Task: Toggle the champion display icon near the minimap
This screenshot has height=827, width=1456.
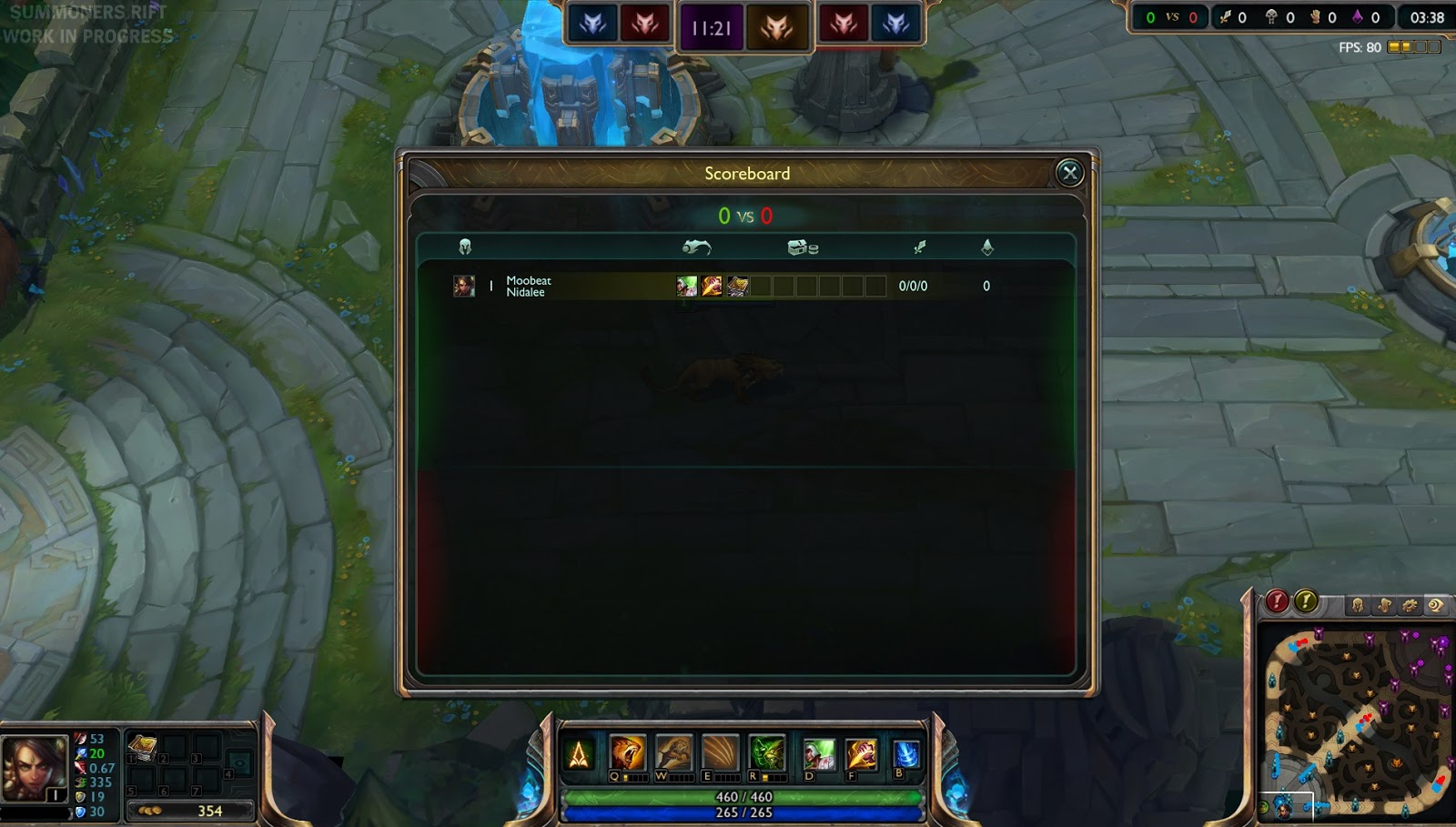Action: [1358, 604]
